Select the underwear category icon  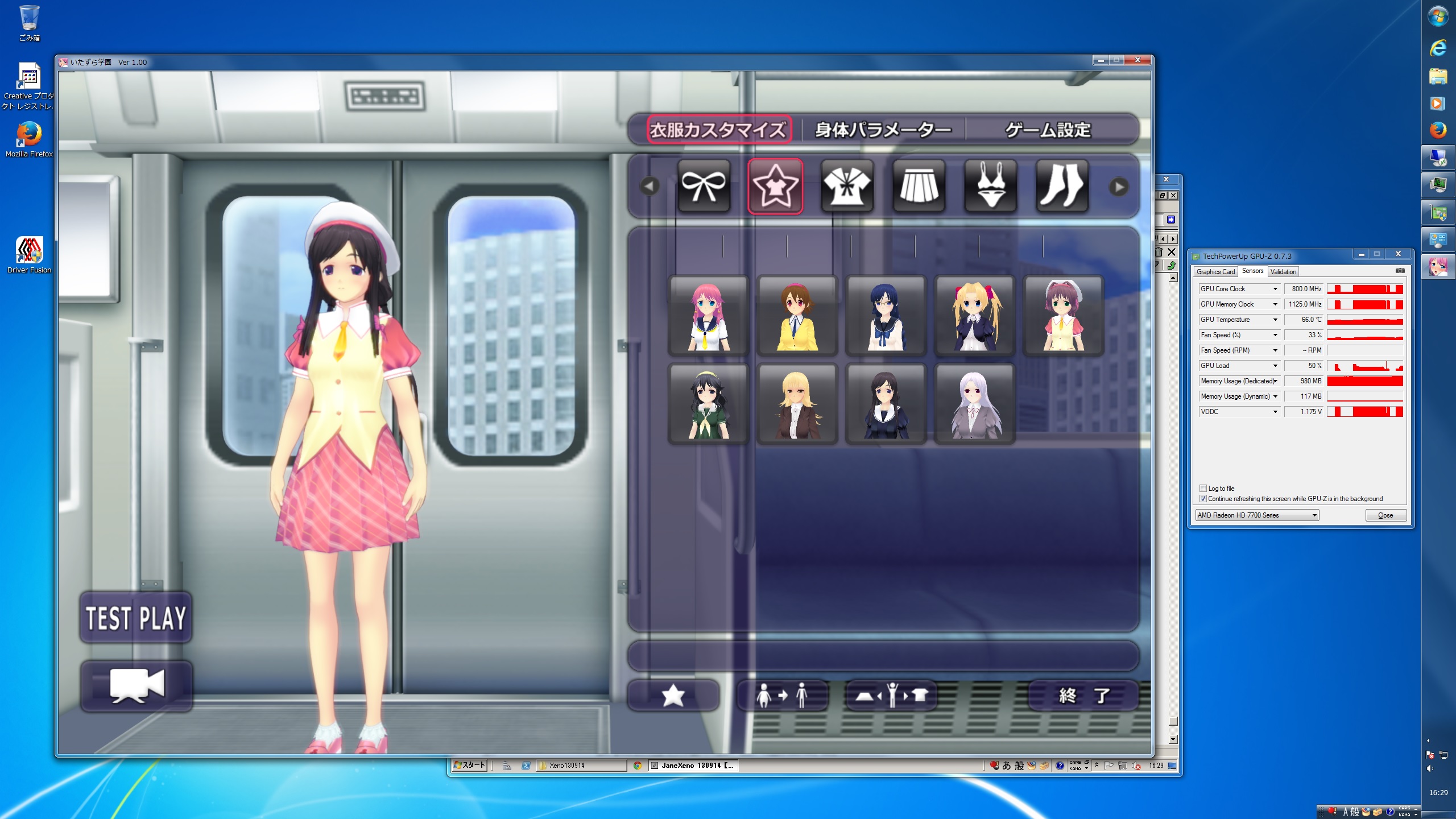pyautogui.click(x=990, y=186)
